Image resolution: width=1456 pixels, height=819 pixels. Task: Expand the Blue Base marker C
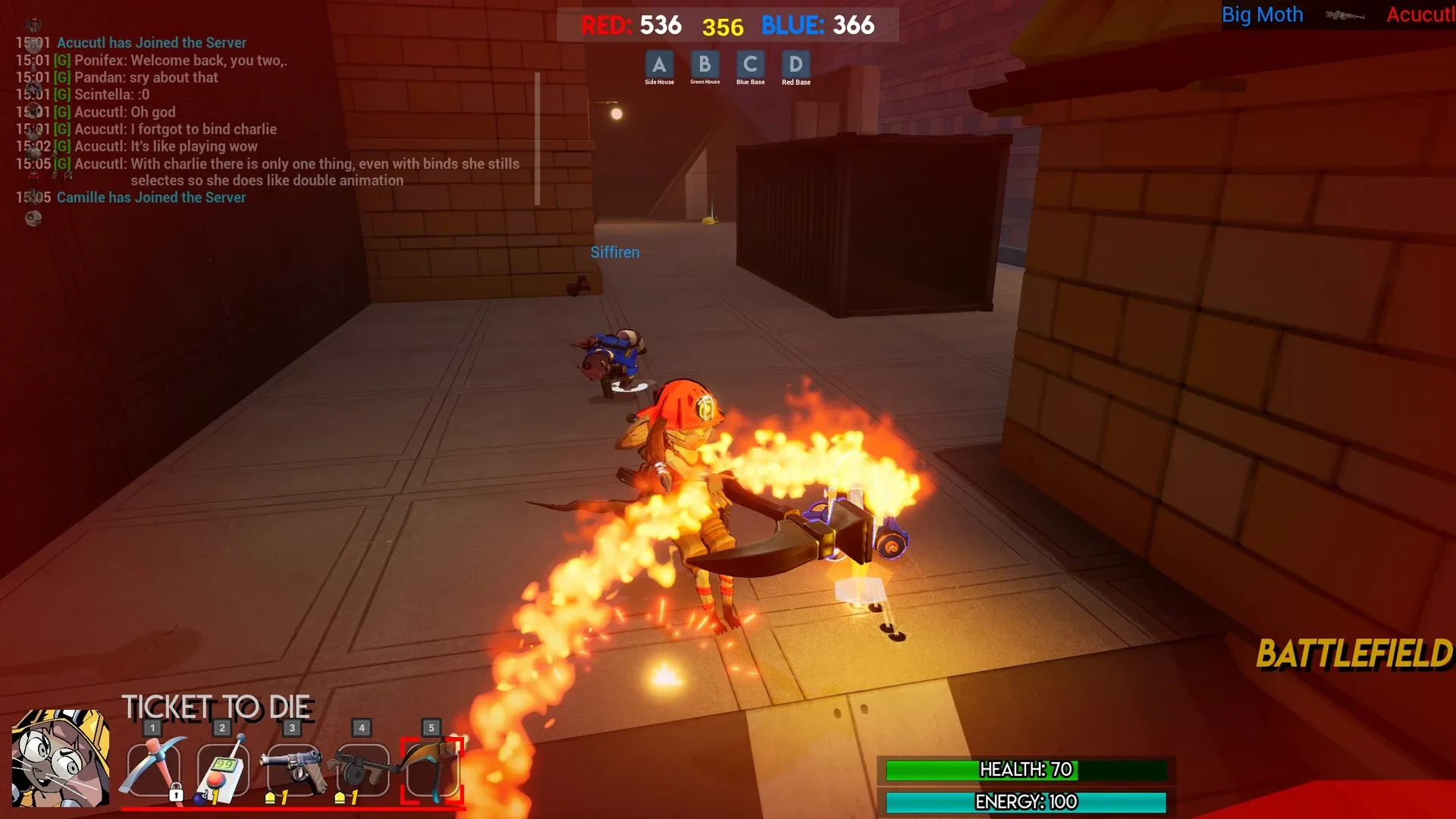[x=750, y=65]
